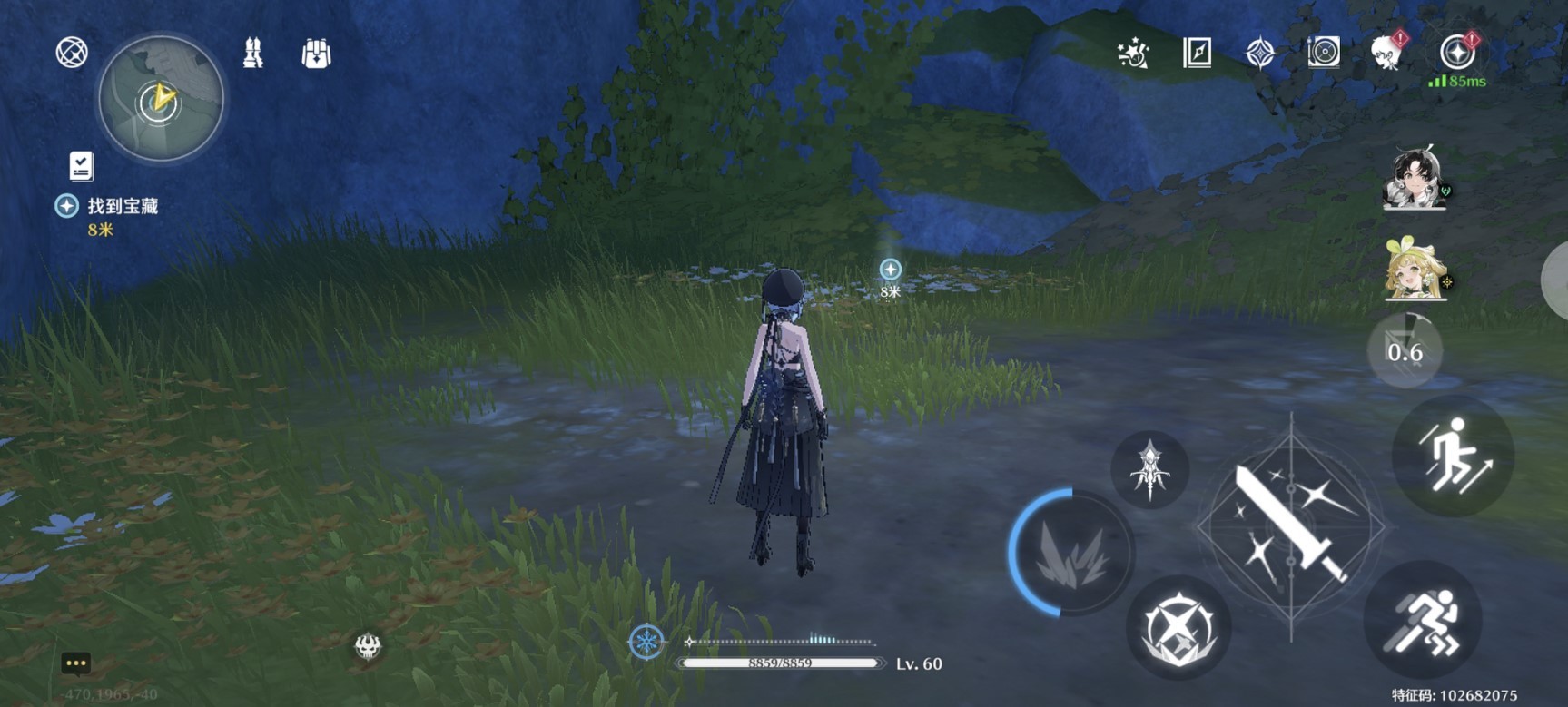
Task: Open the quest log clipboard icon
Action: [81, 166]
